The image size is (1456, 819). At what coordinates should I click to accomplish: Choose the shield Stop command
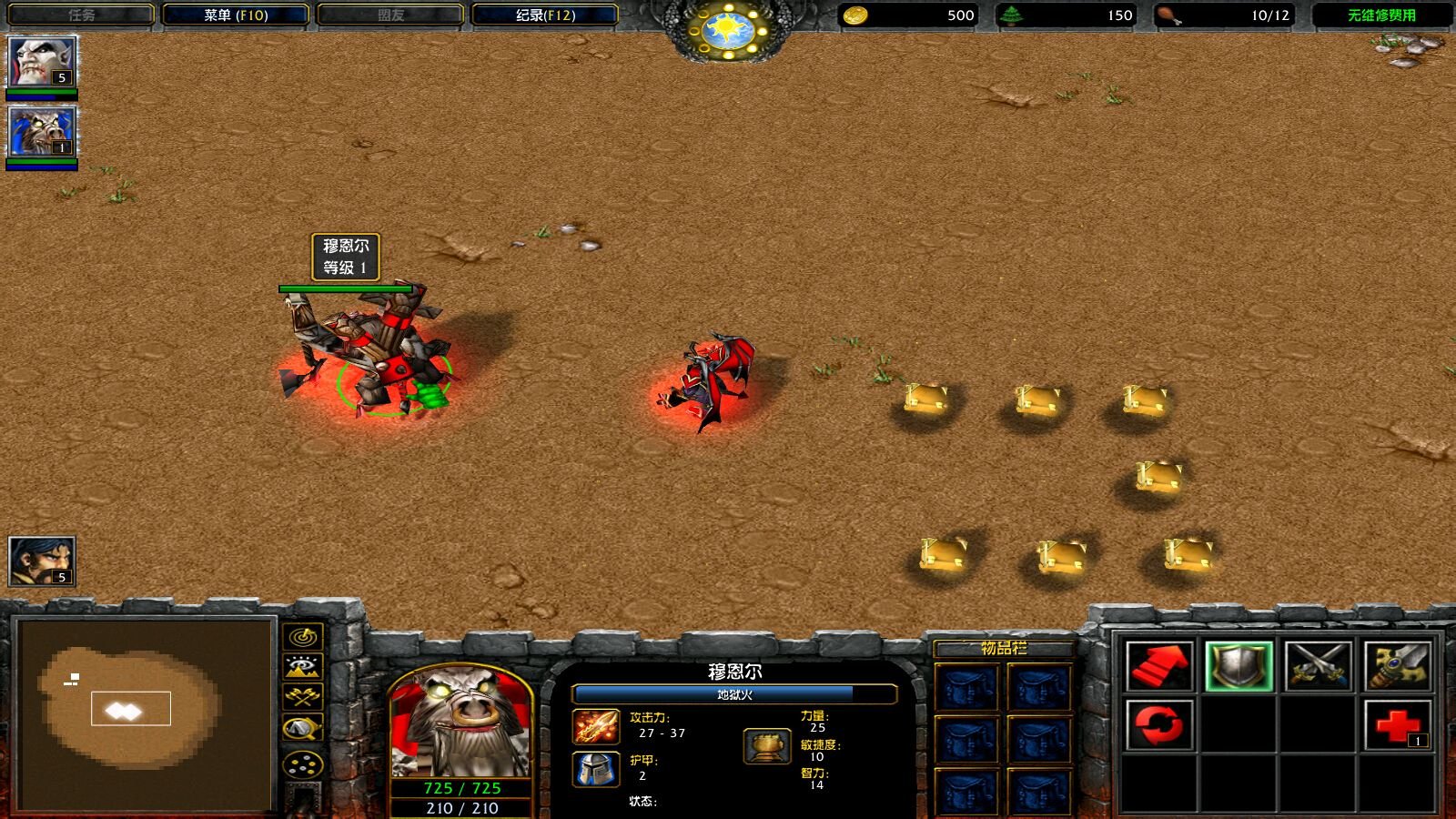coord(1239,666)
